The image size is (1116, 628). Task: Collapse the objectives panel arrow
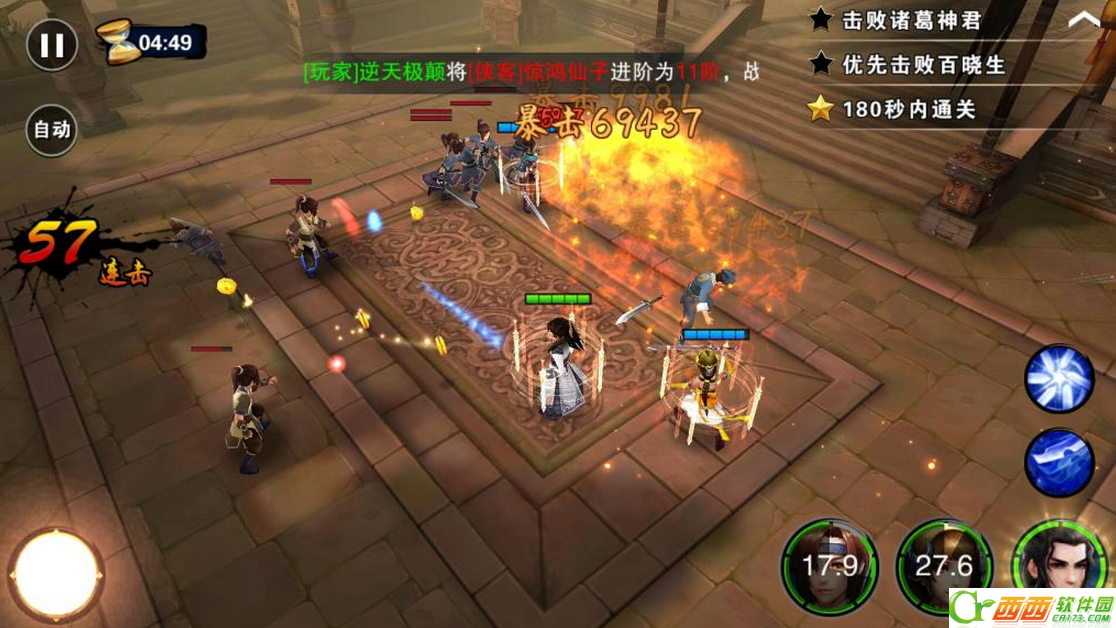pyautogui.click(x=1084, y=19)
